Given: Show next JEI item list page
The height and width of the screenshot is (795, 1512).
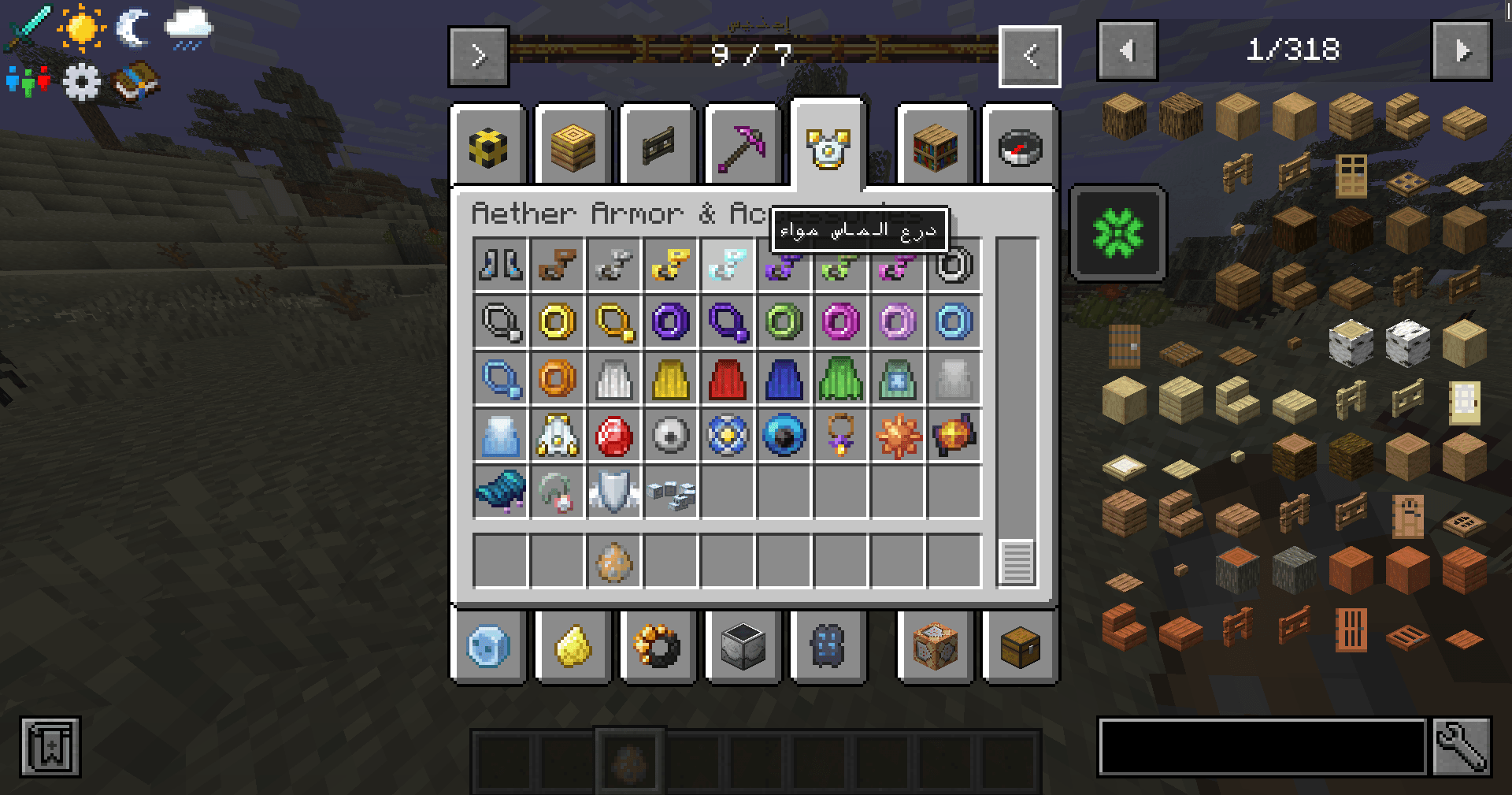Looking at the screenshot, I should click(x=1462, y=51).
